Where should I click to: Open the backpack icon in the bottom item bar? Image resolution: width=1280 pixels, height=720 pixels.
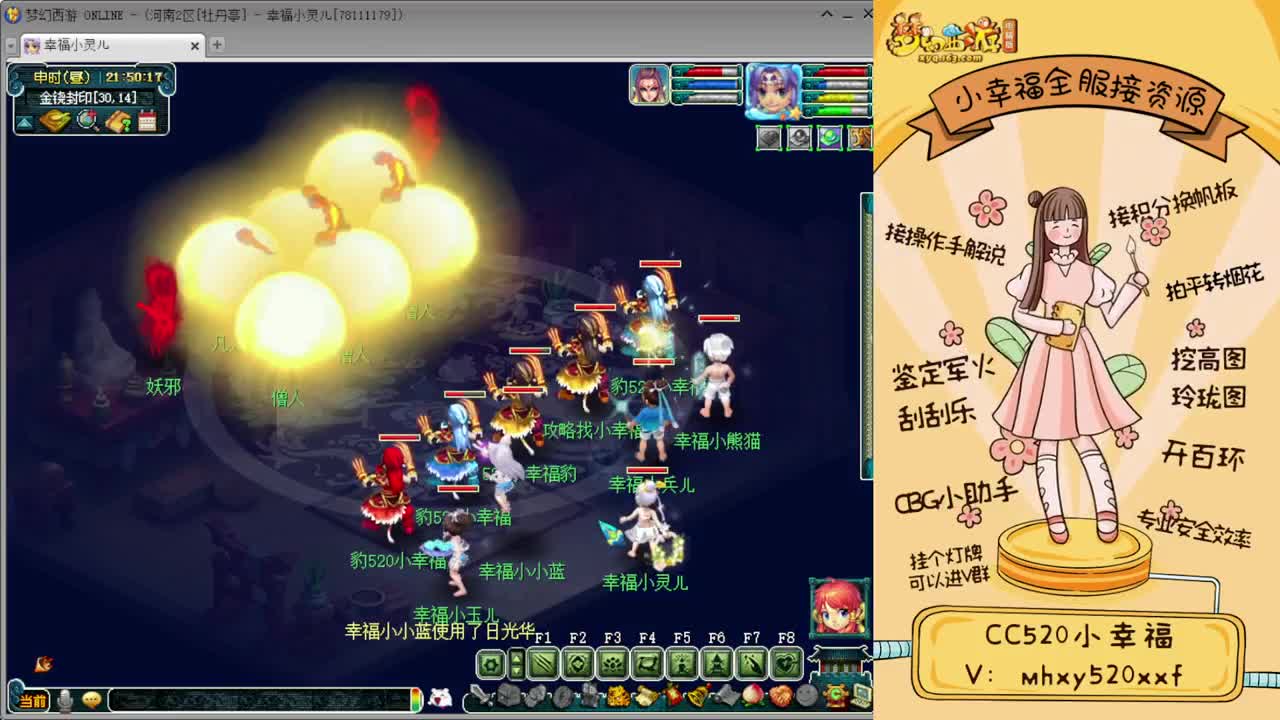click(507, 696)
